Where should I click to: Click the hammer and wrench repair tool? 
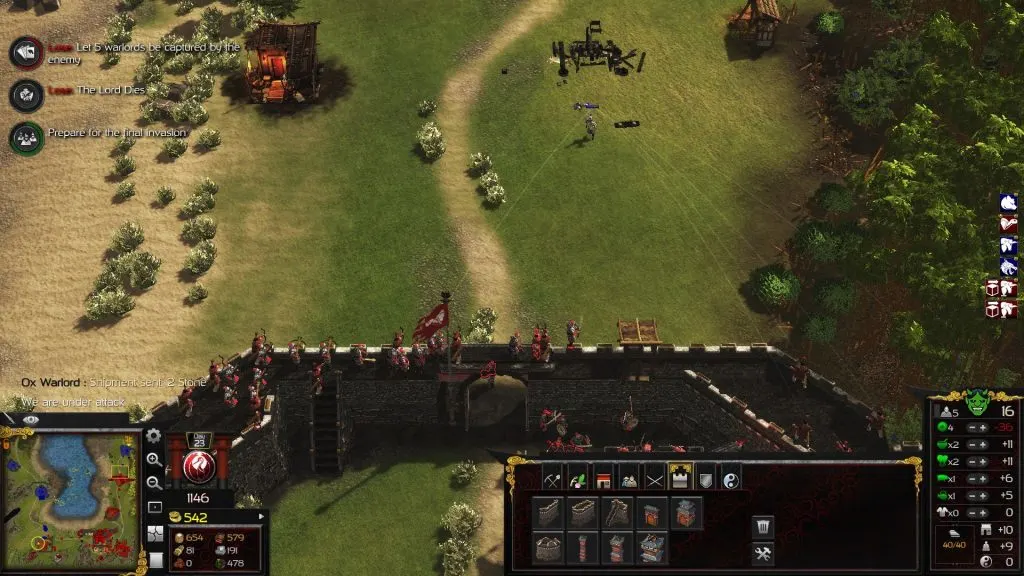(x=762, y=553)
